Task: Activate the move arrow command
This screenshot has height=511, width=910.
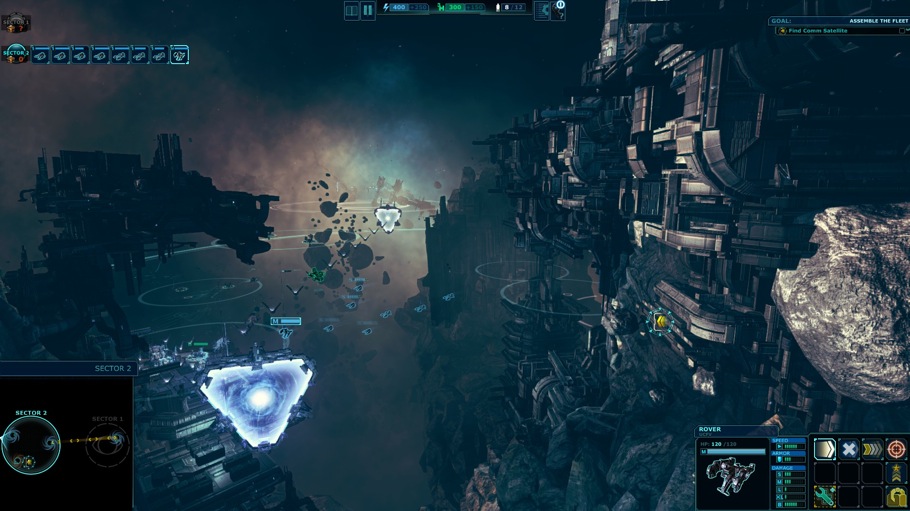Action: [x=825, y=449]
